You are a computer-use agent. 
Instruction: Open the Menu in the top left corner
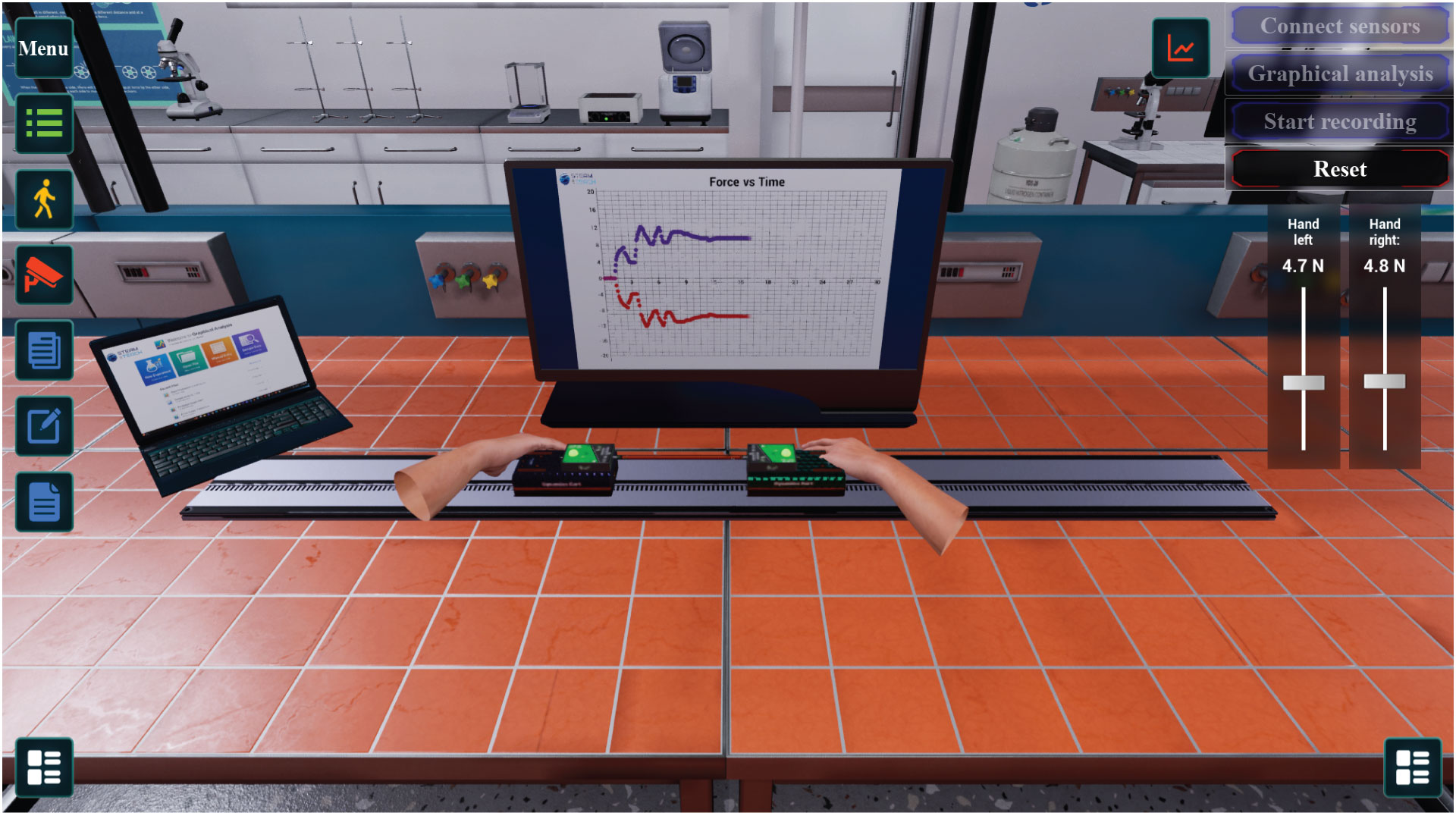tap(43, 49)
